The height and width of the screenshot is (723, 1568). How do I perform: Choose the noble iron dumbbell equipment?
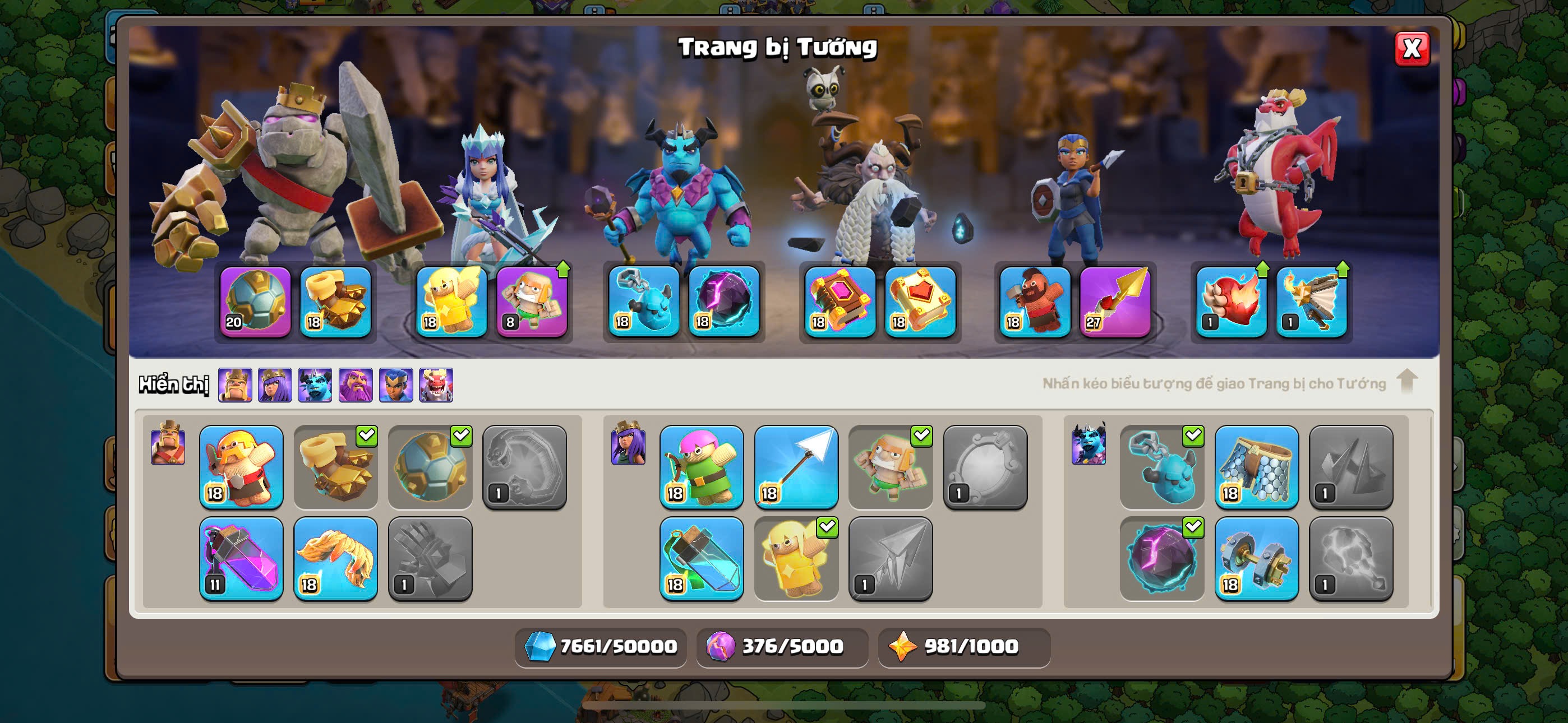pyautogui.click(x=1256, y=559)
